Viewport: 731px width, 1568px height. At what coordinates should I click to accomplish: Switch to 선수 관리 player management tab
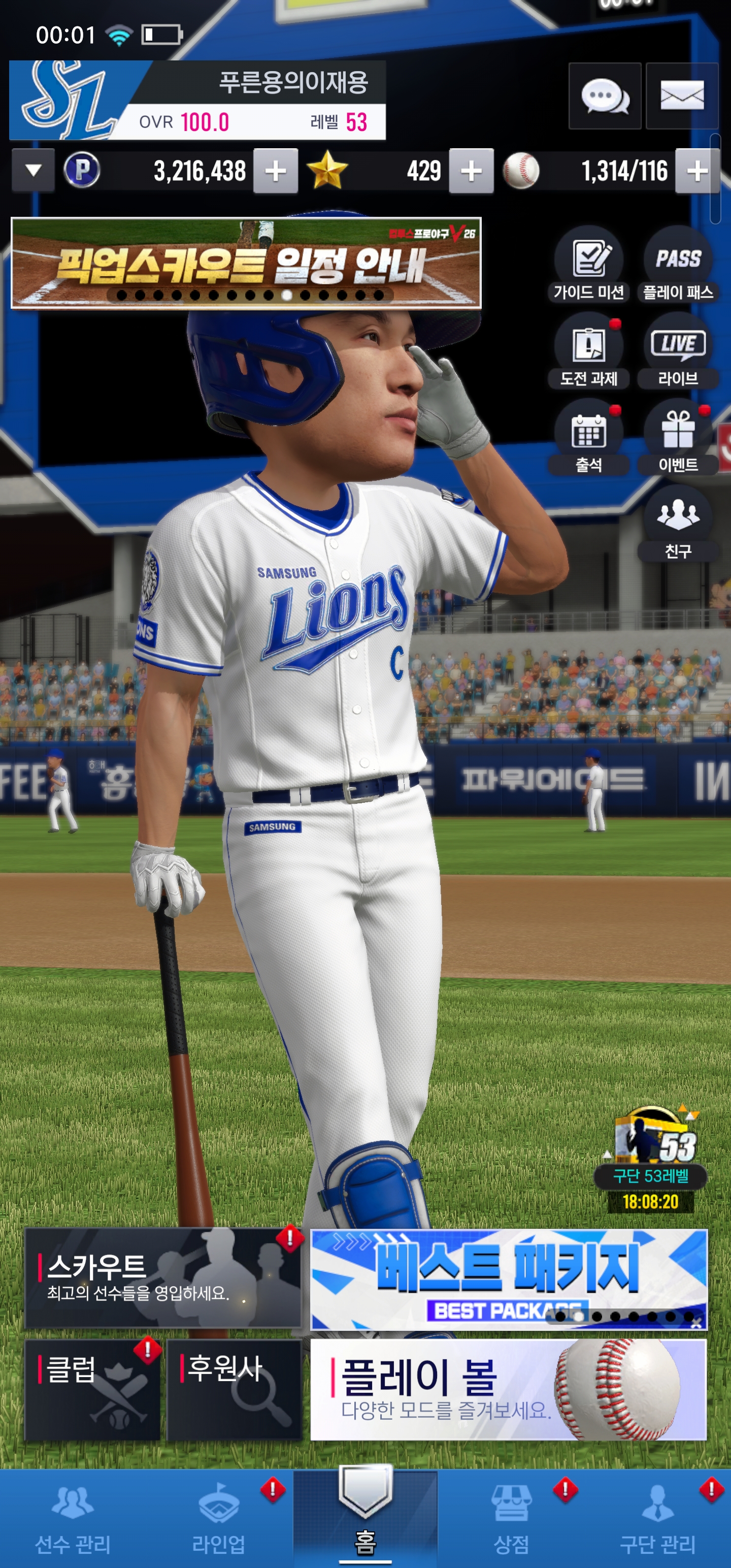coord(73,1518)
